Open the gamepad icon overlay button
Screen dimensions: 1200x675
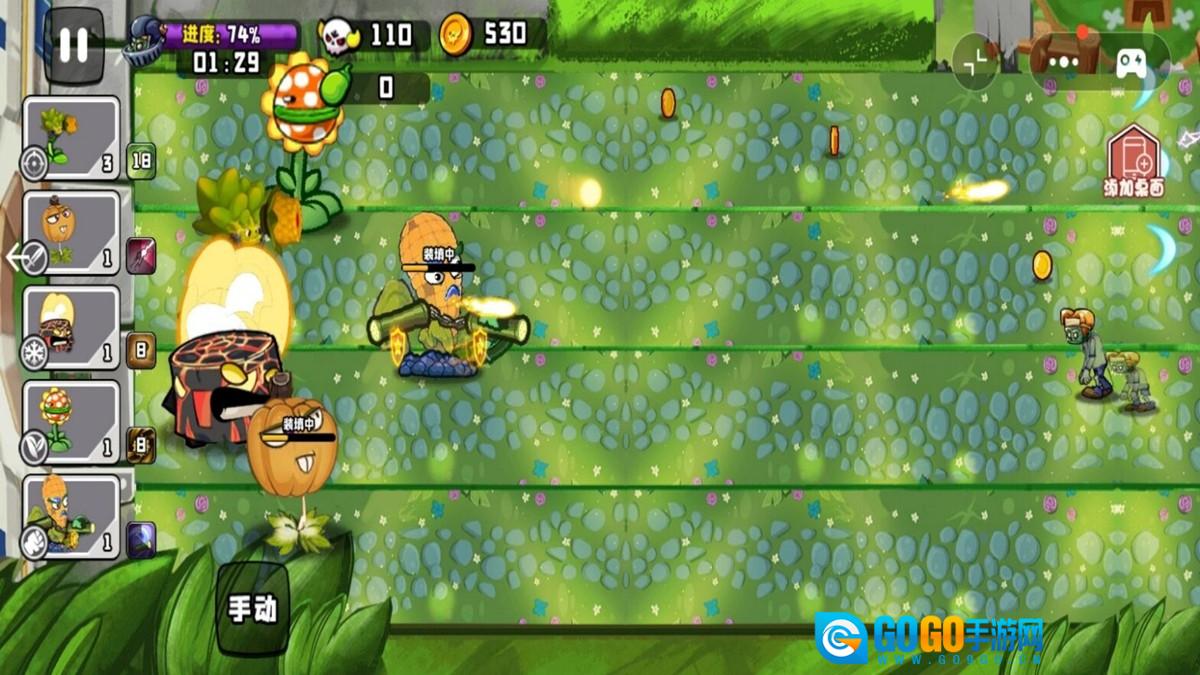point(1132,63)
